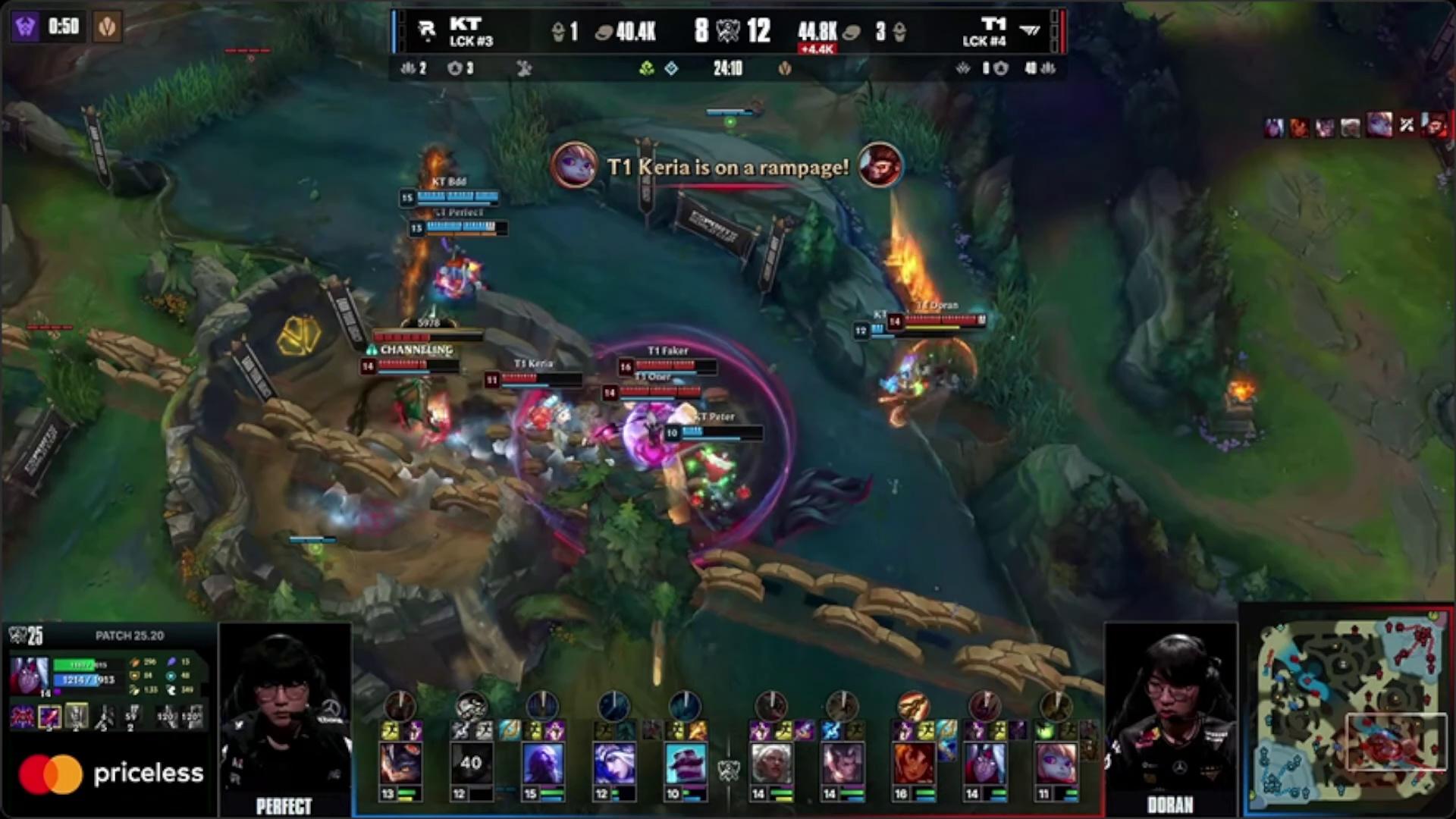This screenshot has height=819, width=1456.
Task: Select the dead champion portrait showing 40
Action: click(x=471, y=763)
